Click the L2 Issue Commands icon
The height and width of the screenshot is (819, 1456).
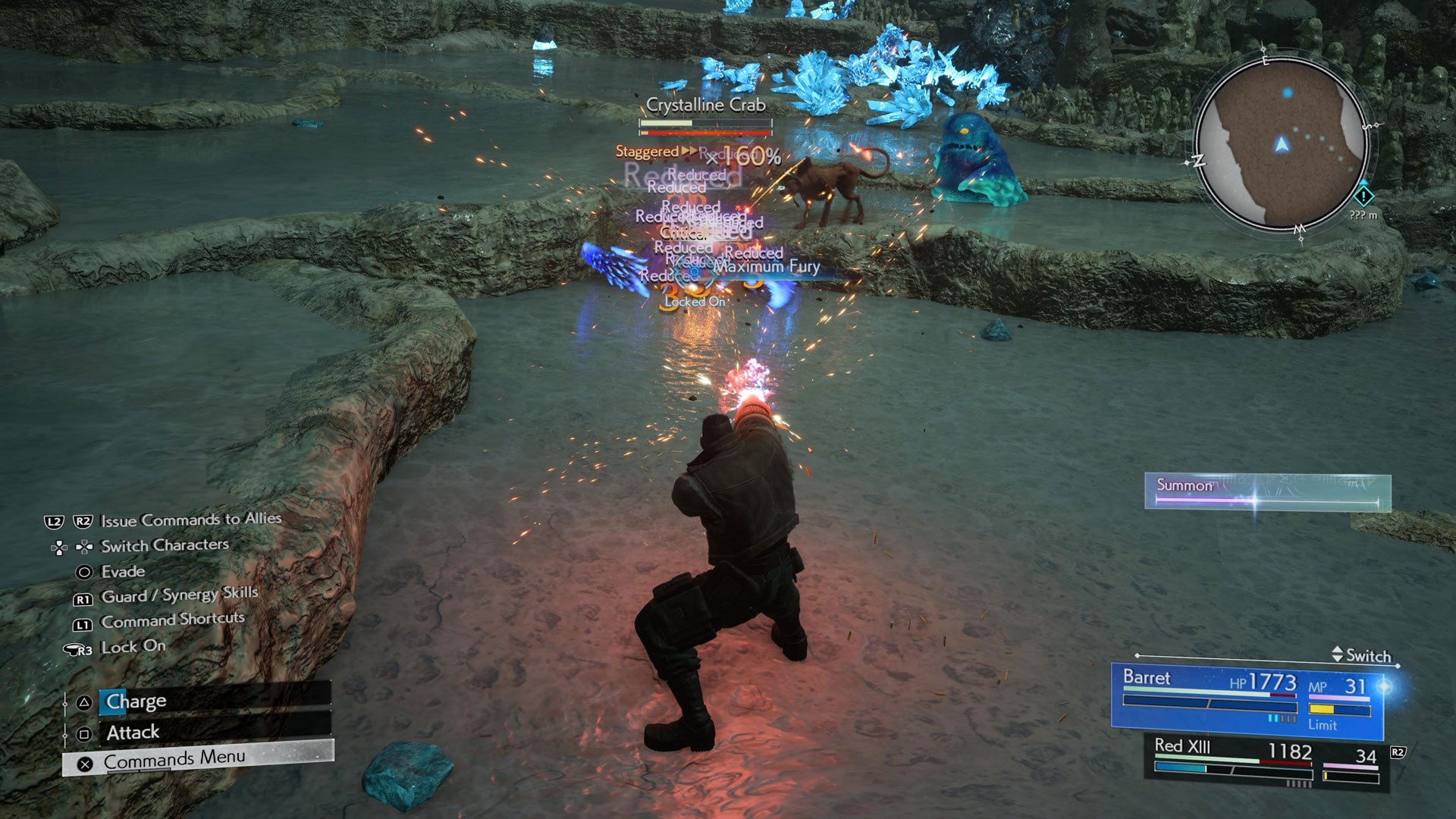(x=55, y=521)
